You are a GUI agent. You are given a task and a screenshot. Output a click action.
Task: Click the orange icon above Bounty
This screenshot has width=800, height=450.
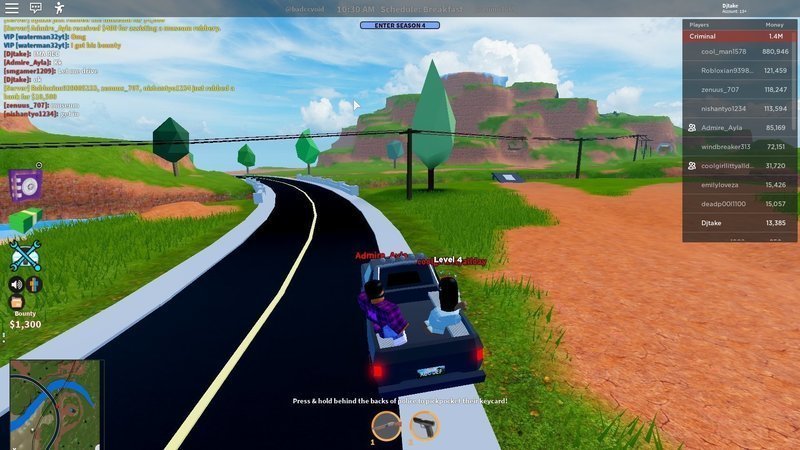[16, 302]
